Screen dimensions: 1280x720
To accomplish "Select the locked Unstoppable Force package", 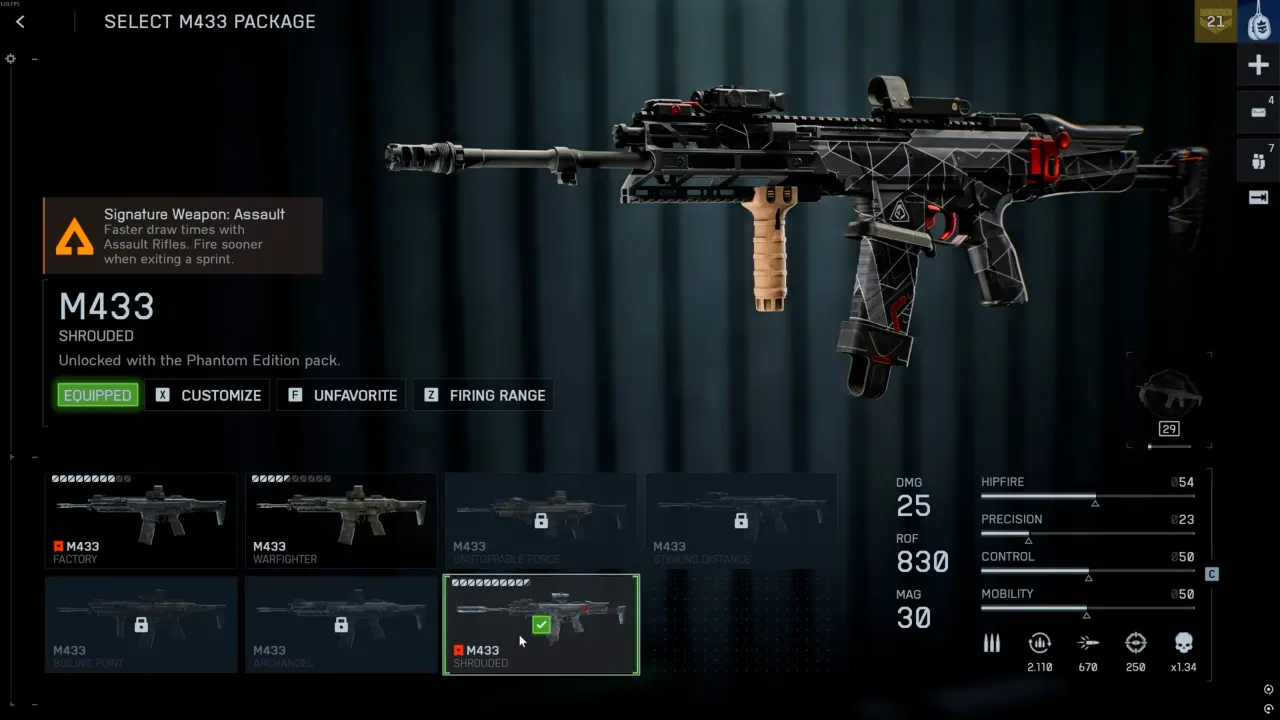I will tap(541, 520).
